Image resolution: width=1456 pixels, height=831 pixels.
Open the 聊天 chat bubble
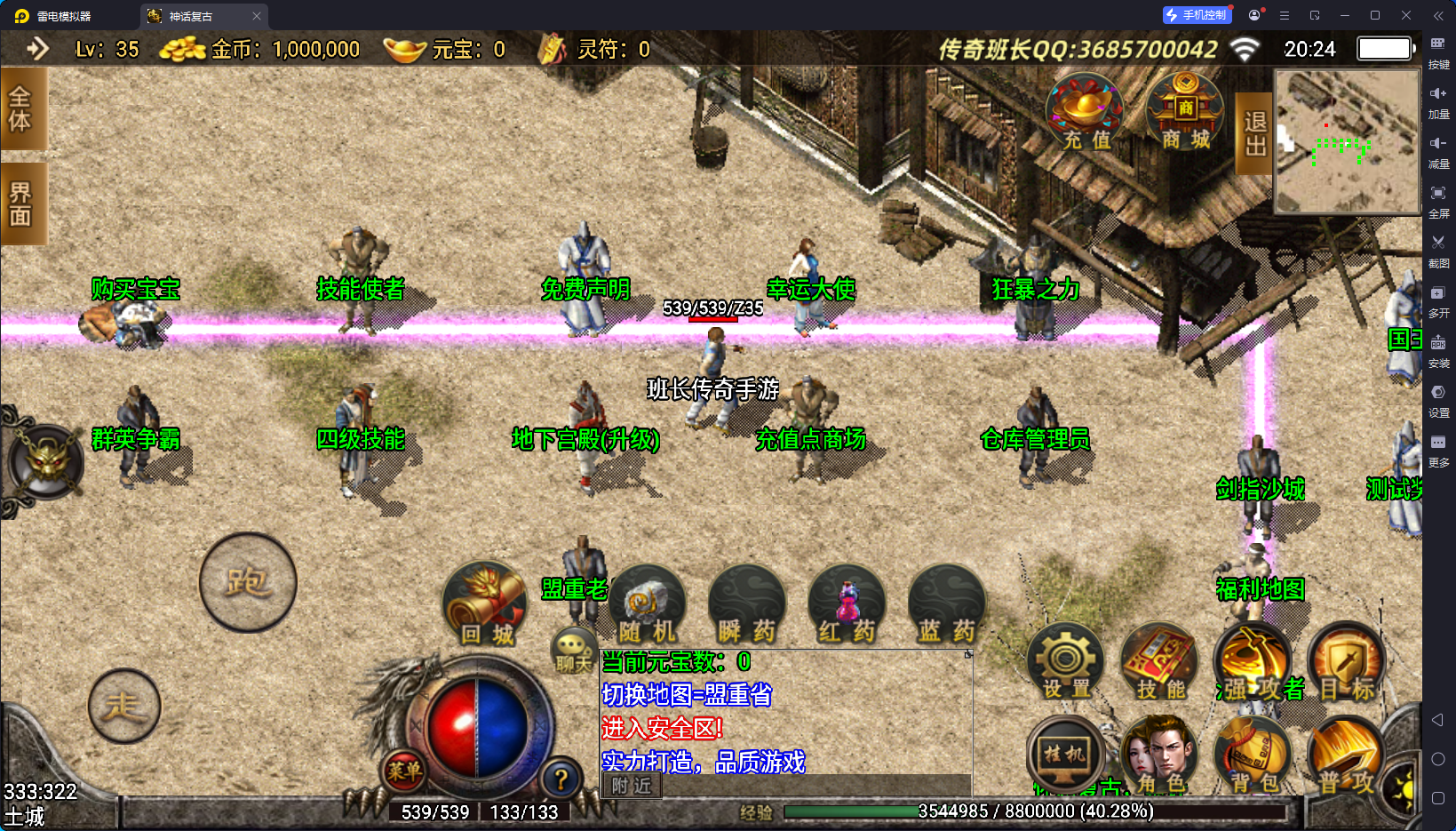point(573,650)
